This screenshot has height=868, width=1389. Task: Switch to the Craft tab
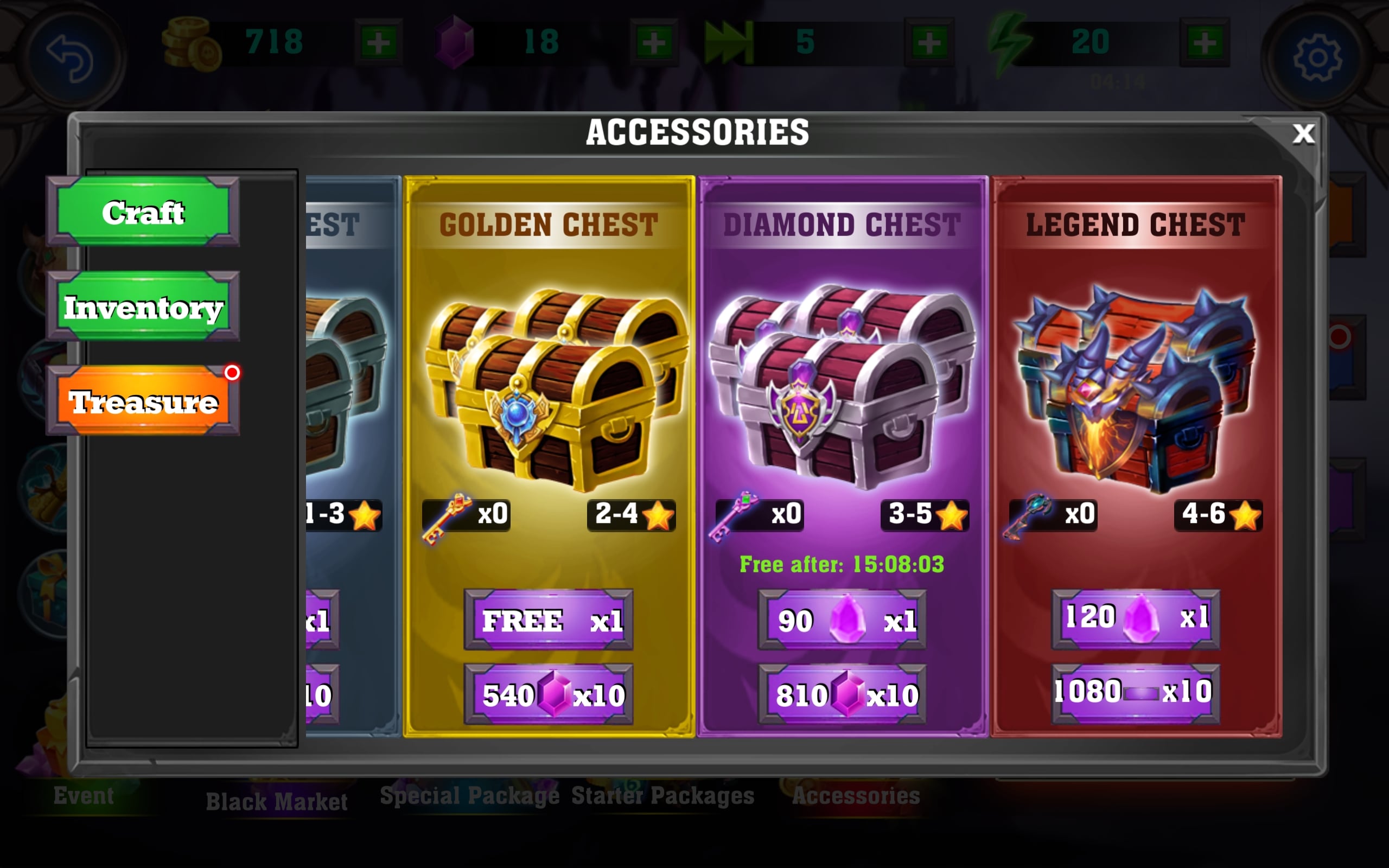(x=143, y=213)
